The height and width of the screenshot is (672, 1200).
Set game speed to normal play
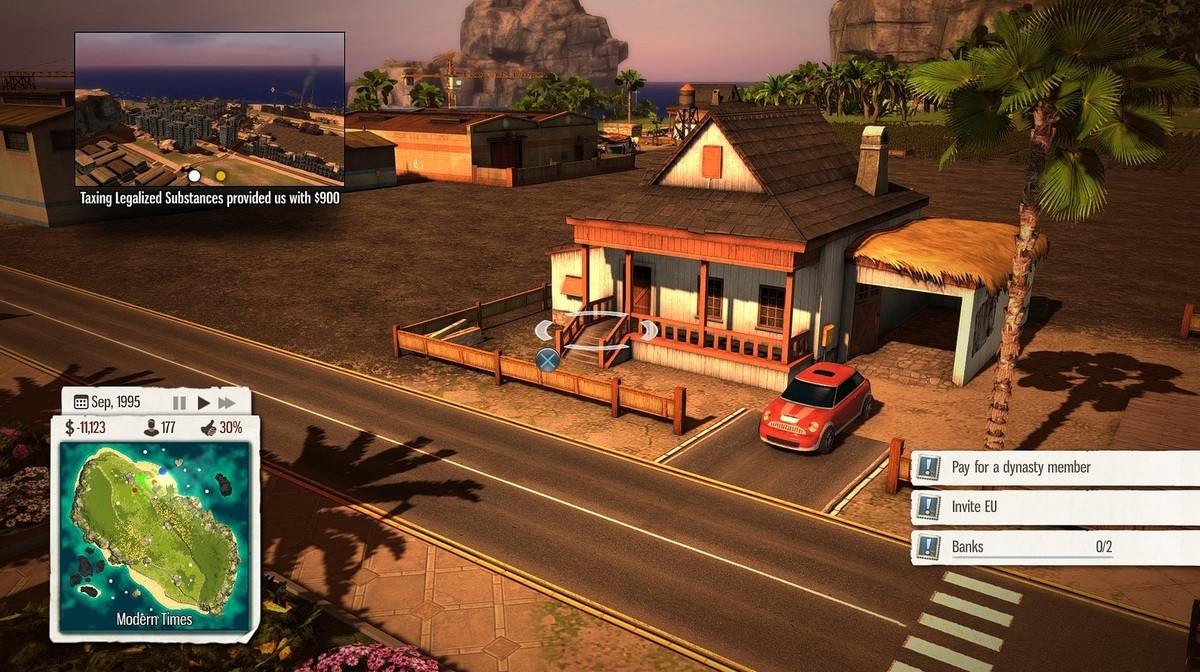click(x=204, y=403)
